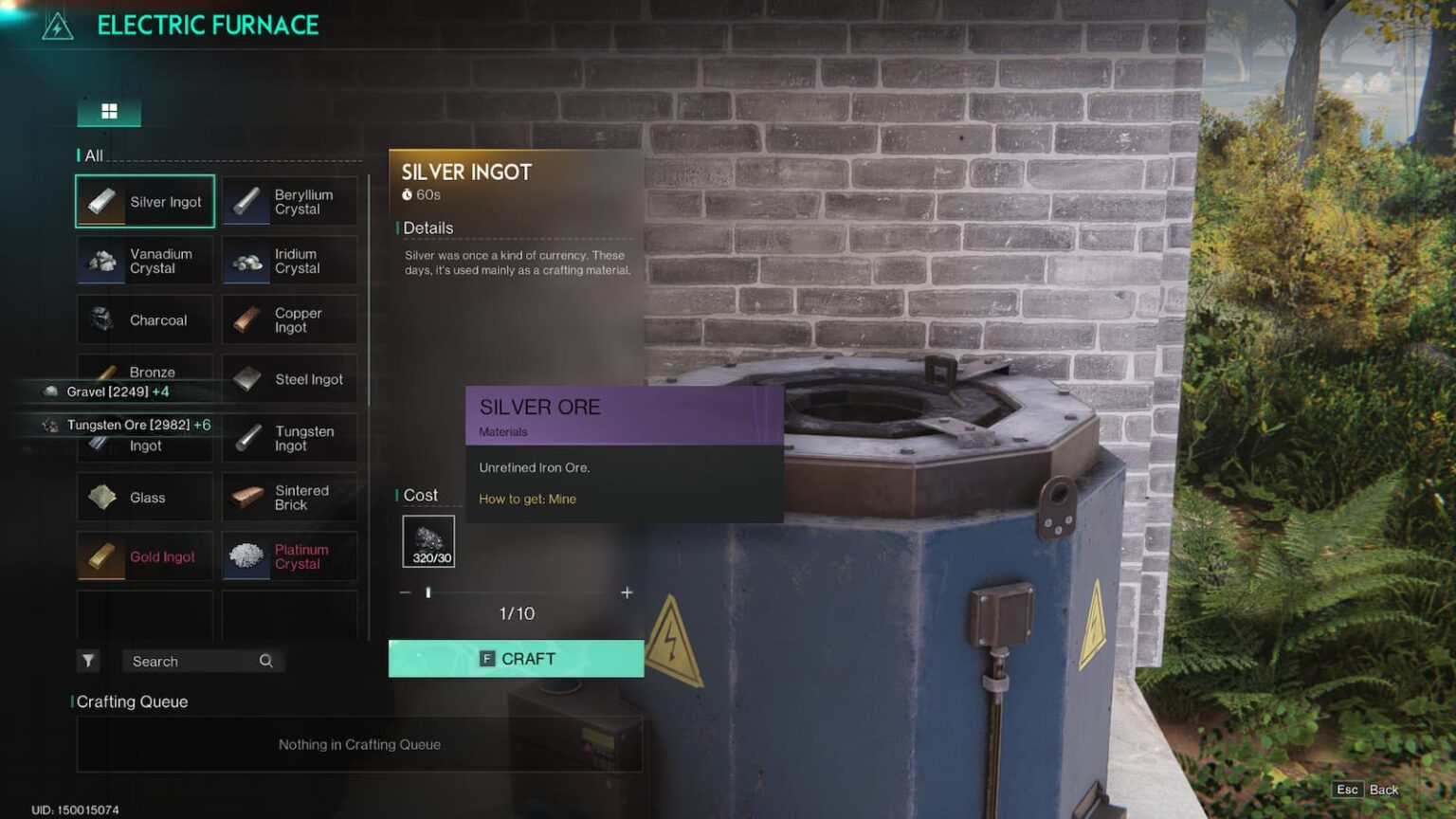Select the Steel Ingot recipe
This screenshot has width=1456, height=819.
pyautogui.click(x=289, y=378)
